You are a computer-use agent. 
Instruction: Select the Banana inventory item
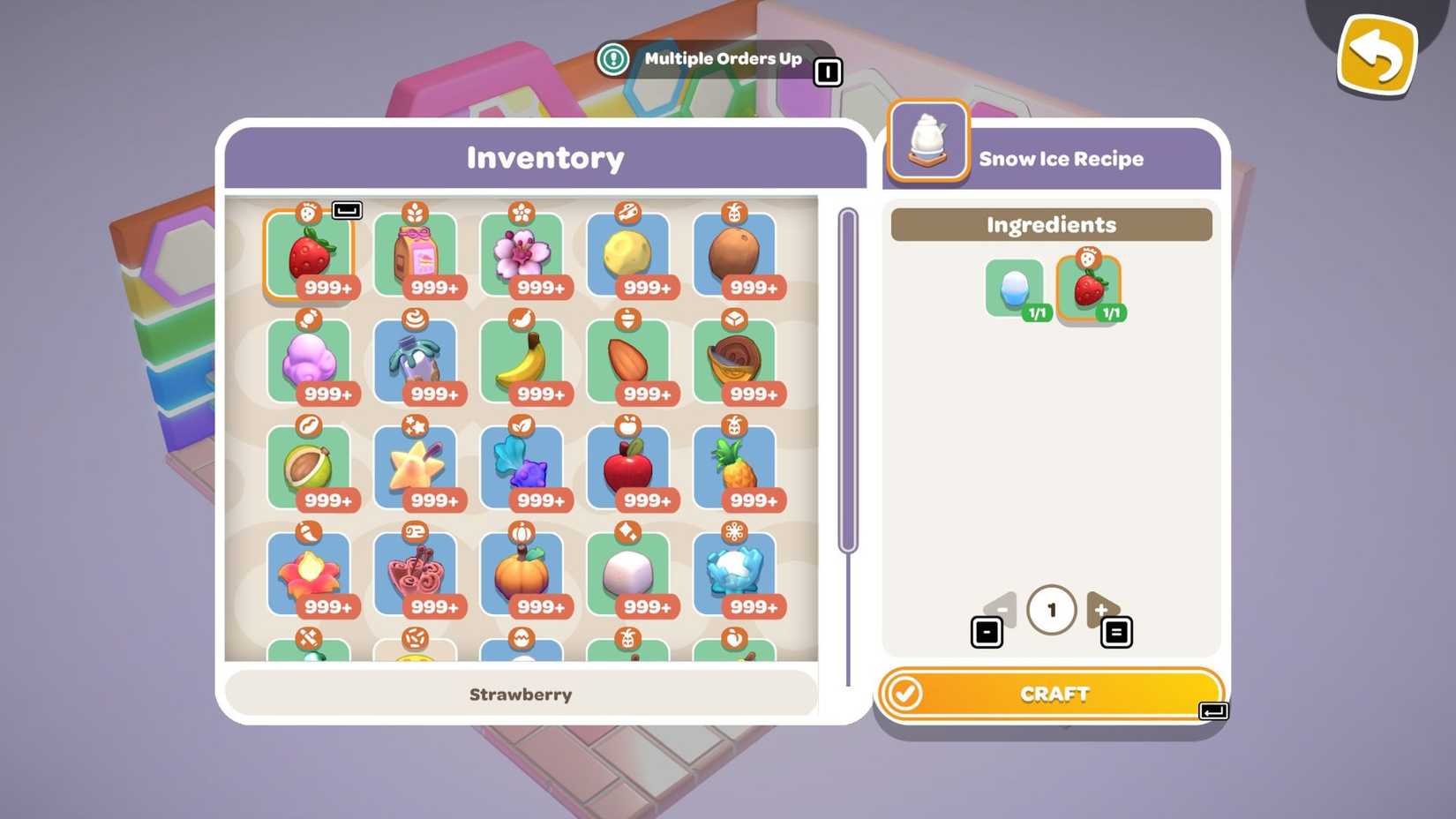click(x=524, y=360)
